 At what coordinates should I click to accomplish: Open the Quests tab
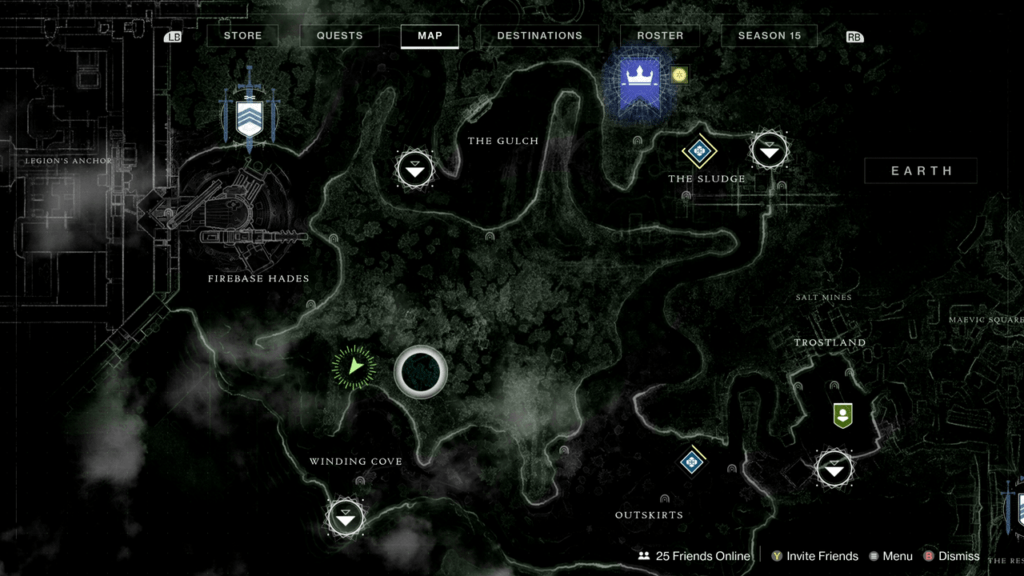339,36
